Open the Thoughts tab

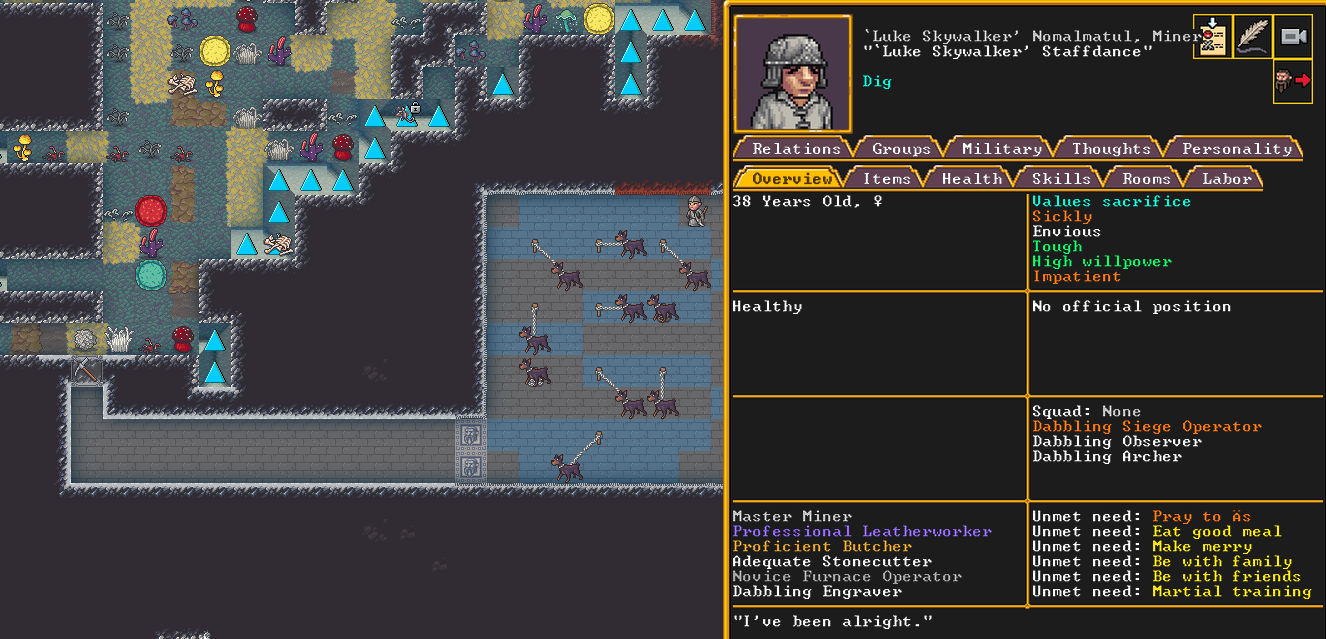coord(1111,149)
